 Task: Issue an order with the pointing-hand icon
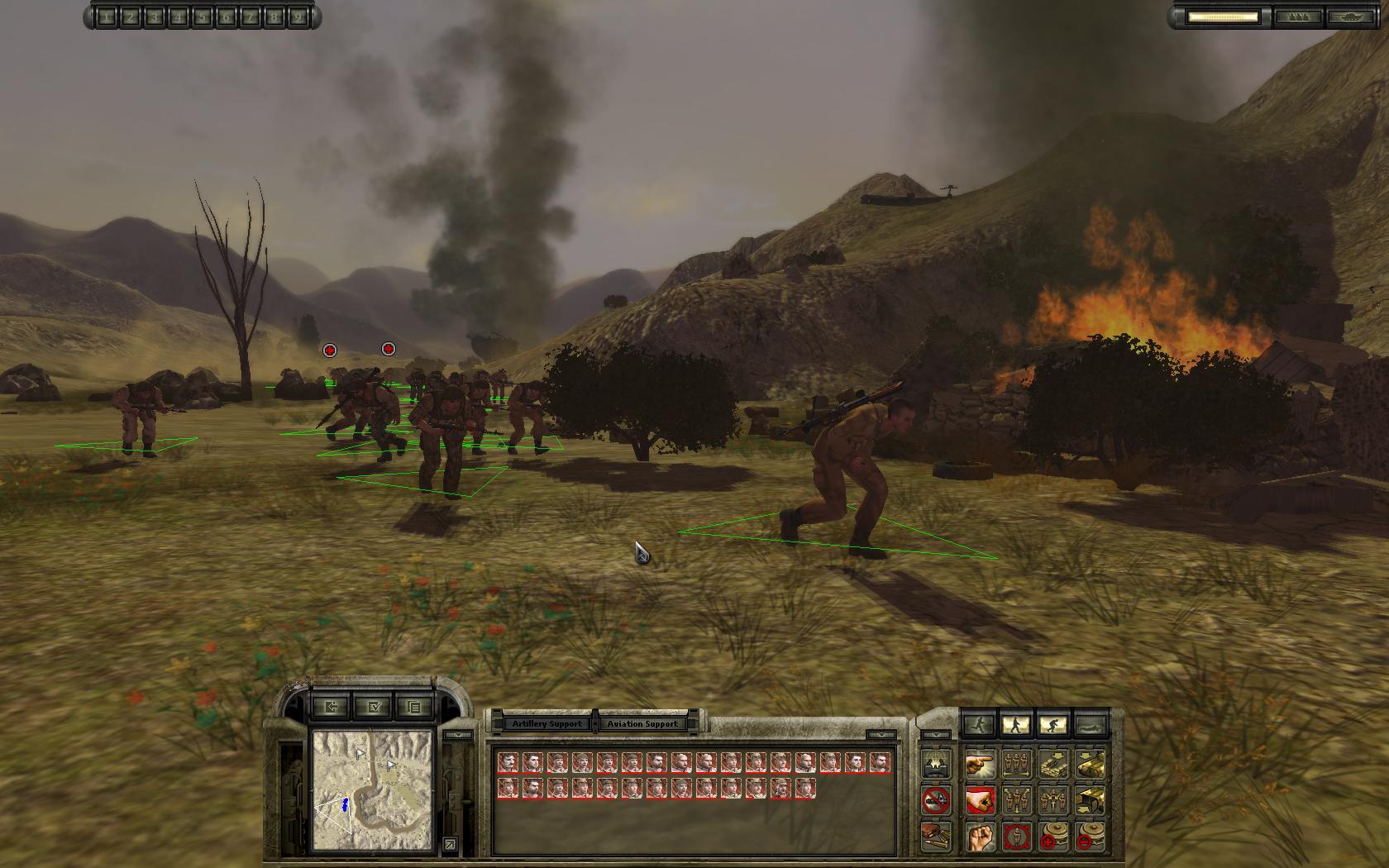981,765
